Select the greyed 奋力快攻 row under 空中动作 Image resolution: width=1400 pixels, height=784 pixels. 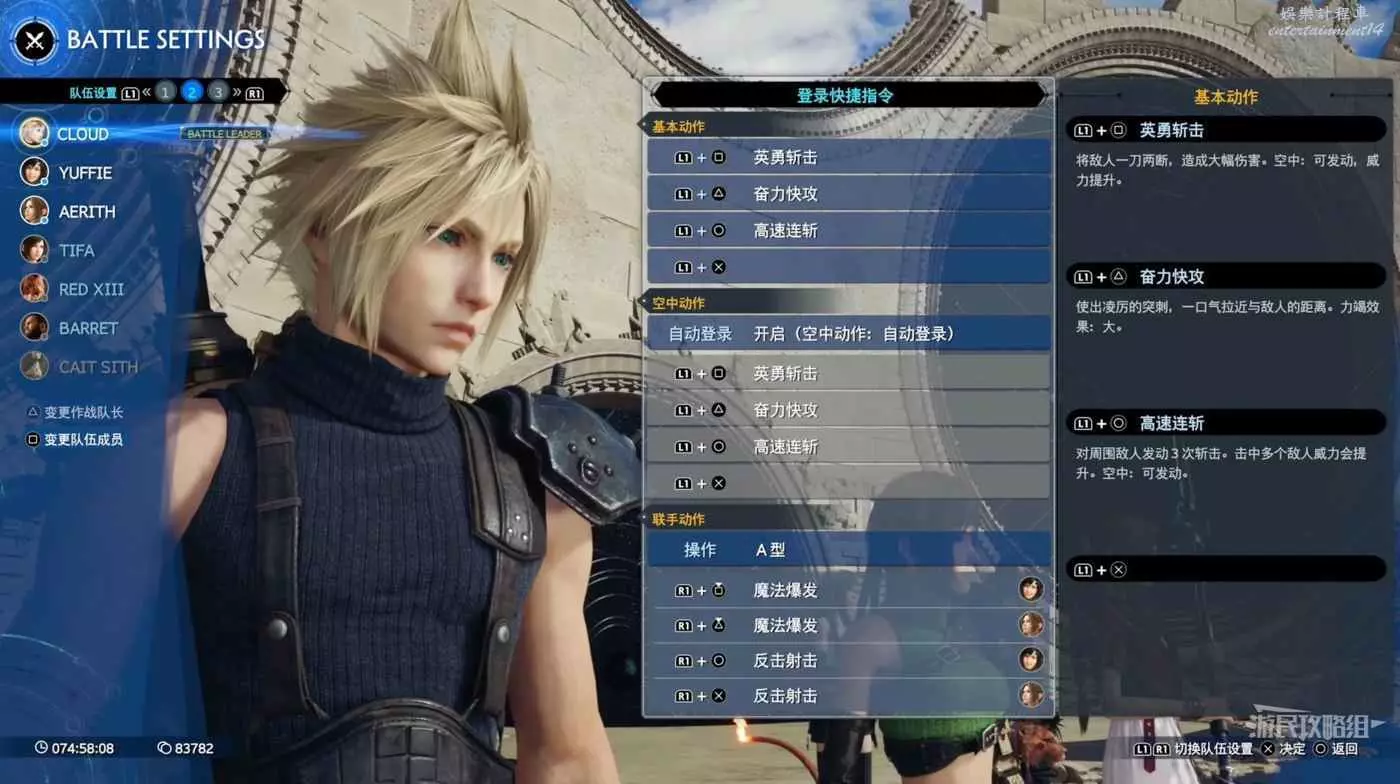coord(848,410)
